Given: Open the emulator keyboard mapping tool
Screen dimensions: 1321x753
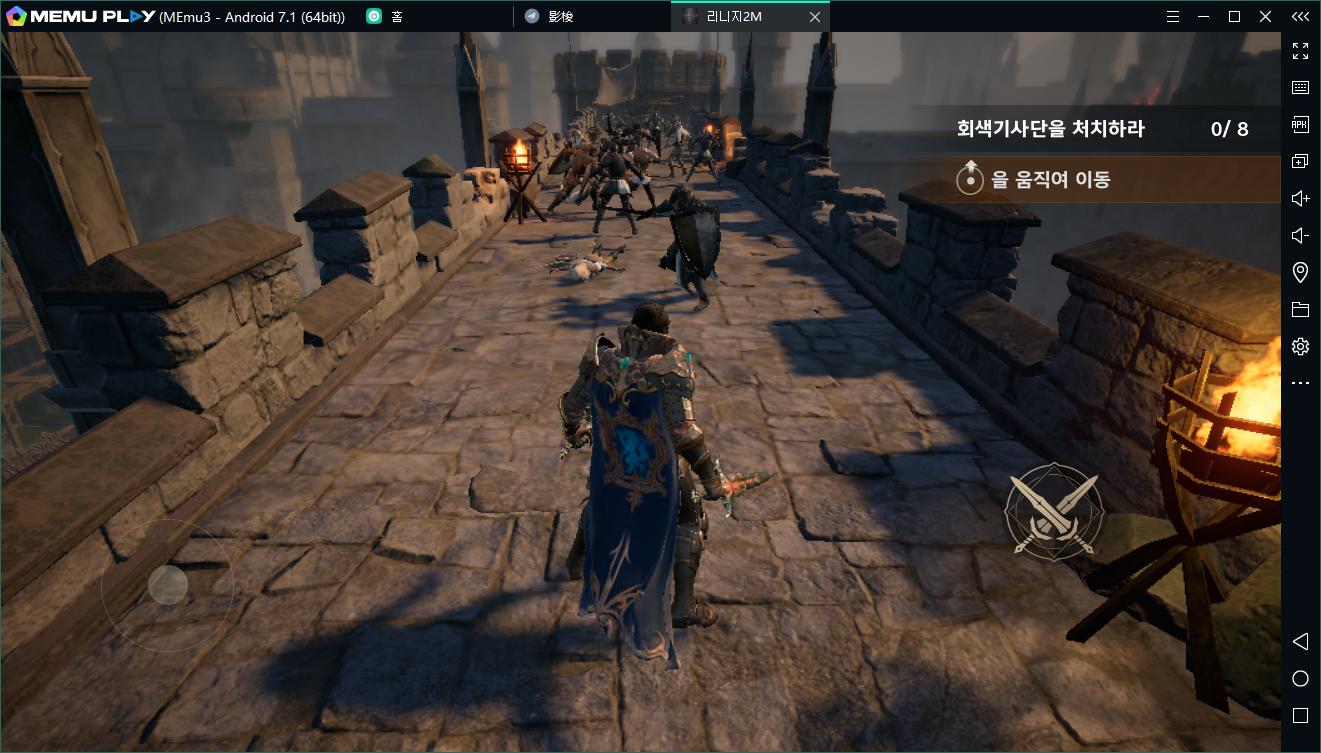Looking at the screenshot, I should pyautogui.click(x=1300, y=88).
